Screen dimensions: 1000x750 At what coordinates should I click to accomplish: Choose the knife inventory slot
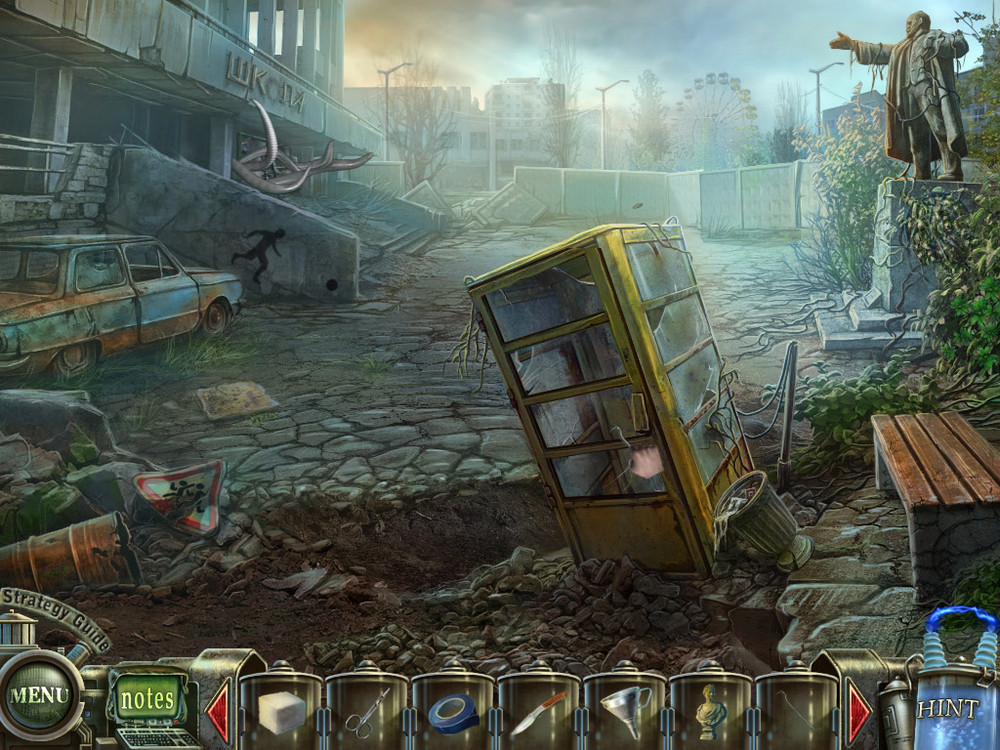[x=539, y=712]
